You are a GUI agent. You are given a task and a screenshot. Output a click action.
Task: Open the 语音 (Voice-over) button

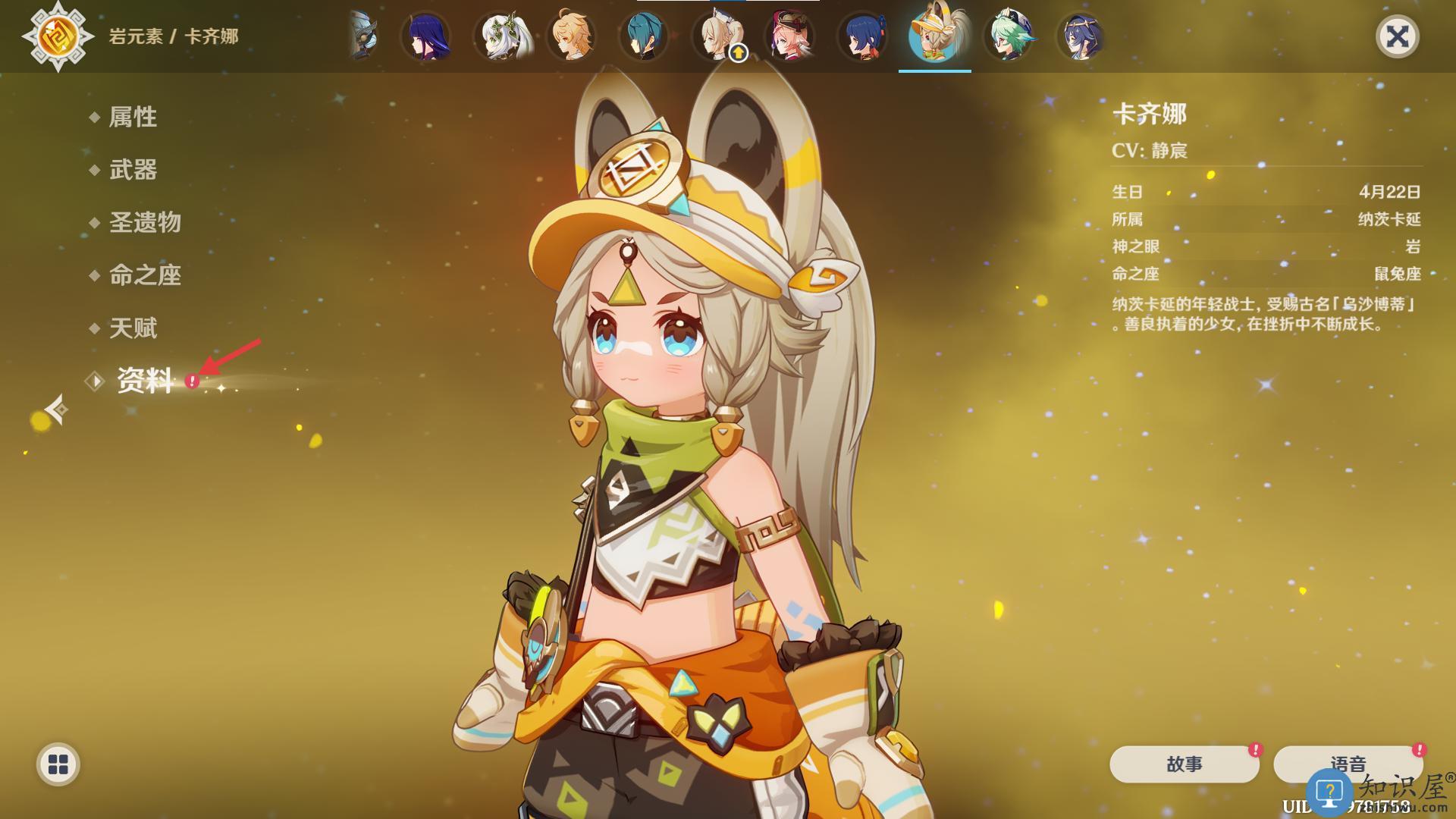[1348, 764]
